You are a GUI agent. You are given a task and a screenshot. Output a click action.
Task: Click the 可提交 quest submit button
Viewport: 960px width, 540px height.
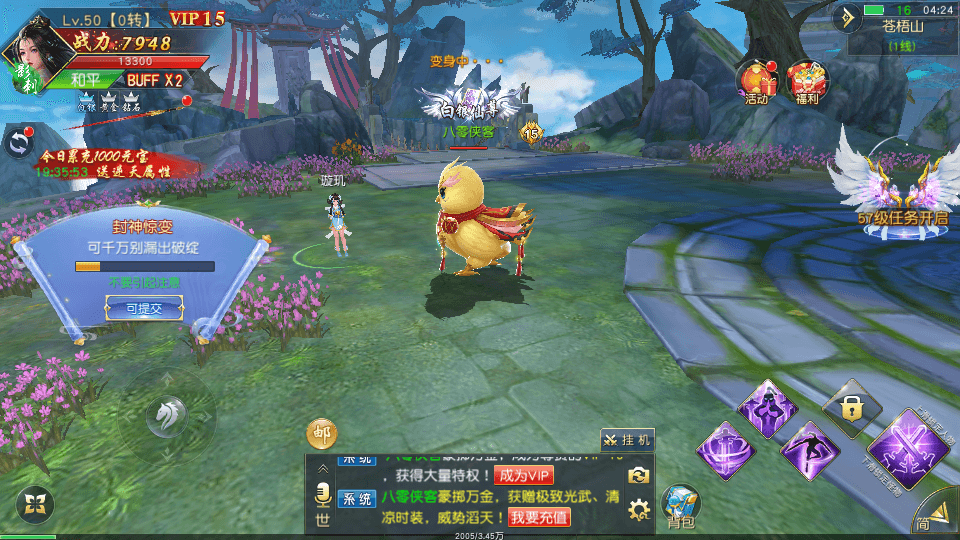[x=144, y=309]
